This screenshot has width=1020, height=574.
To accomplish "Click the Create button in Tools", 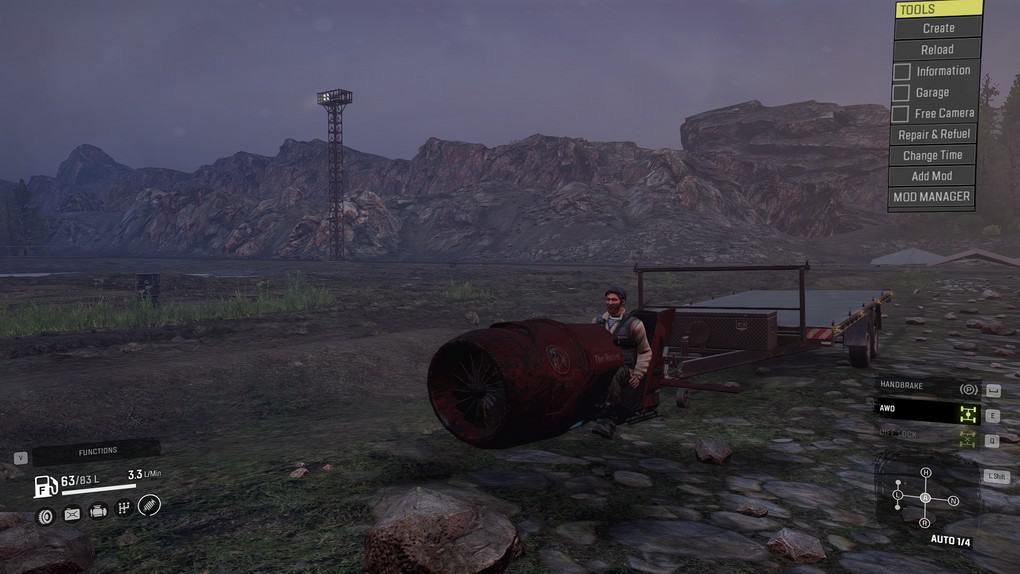I will [x=938, y=28].
